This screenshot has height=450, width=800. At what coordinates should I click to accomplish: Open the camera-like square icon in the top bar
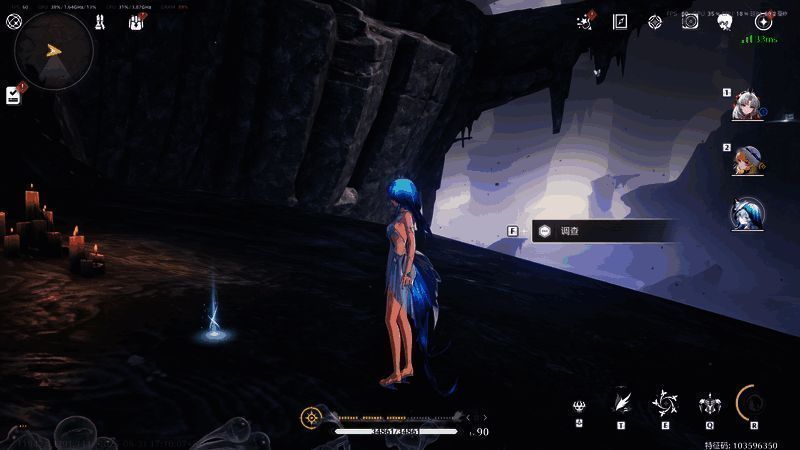pos(690,21)
